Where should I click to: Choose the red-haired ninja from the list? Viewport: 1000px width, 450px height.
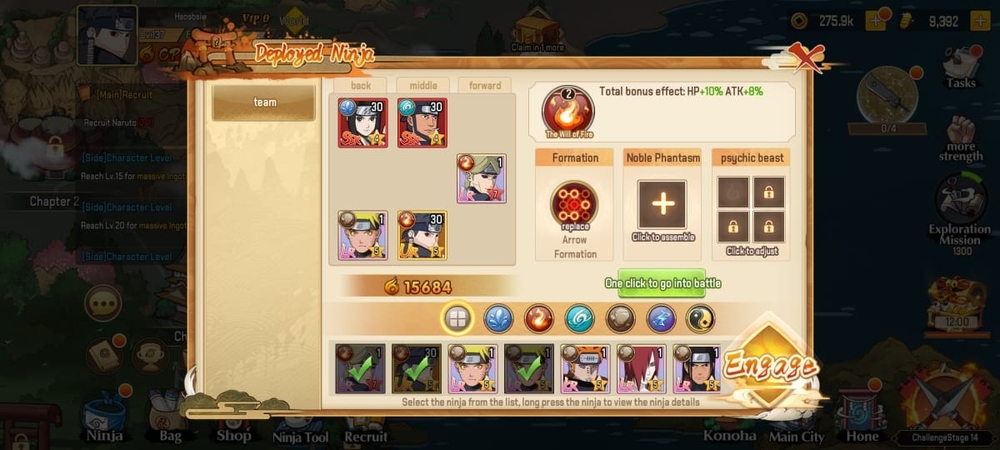tap(641, 368)
